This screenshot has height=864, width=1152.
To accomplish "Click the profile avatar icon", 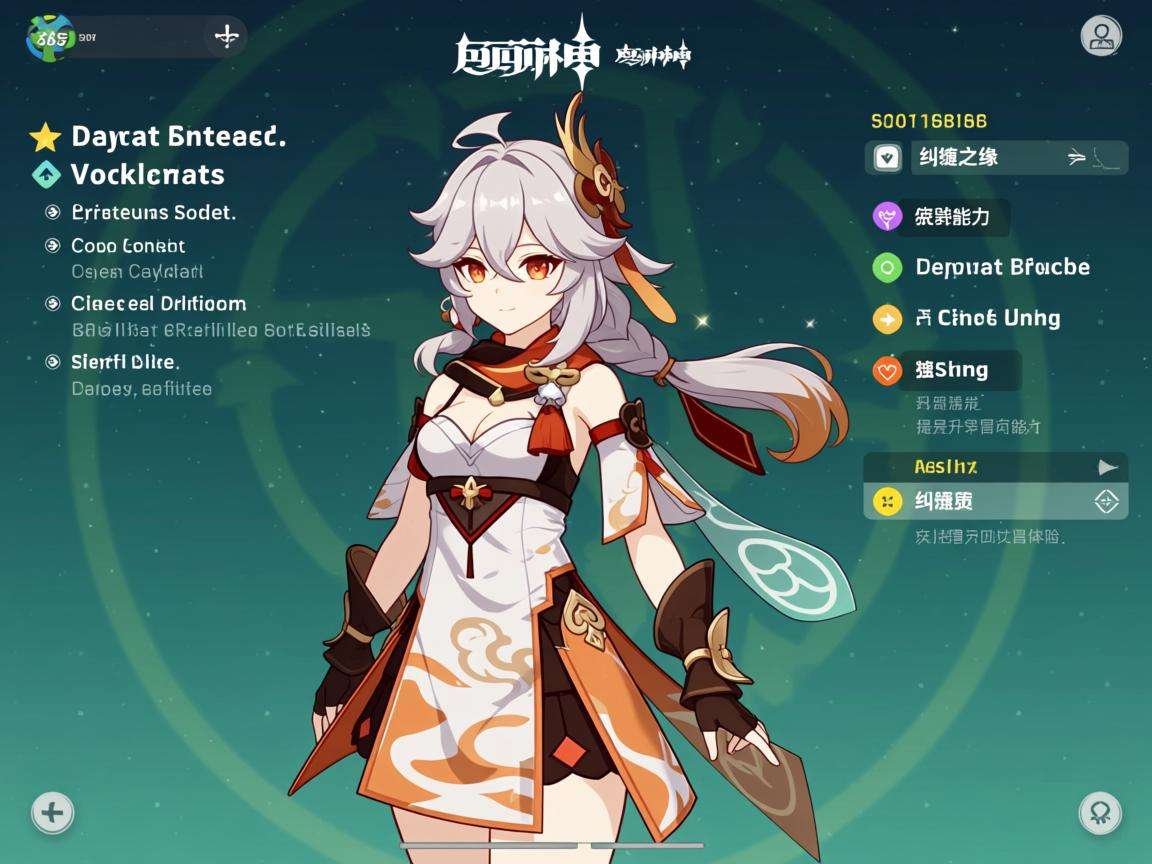I will point(1101,37).
